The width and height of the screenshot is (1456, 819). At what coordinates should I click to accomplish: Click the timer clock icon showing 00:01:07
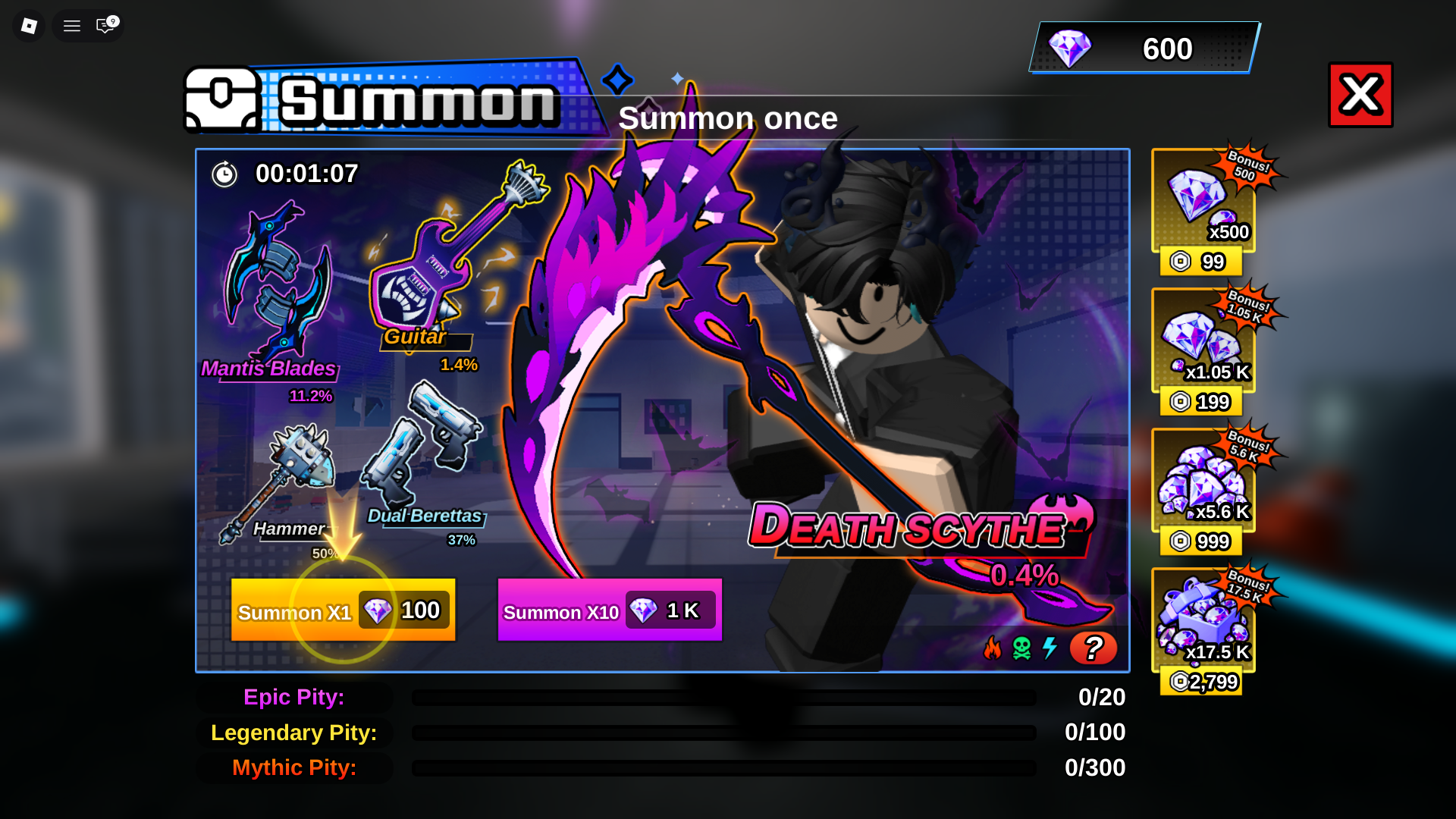pyautogui.click(x=224, y=174)
